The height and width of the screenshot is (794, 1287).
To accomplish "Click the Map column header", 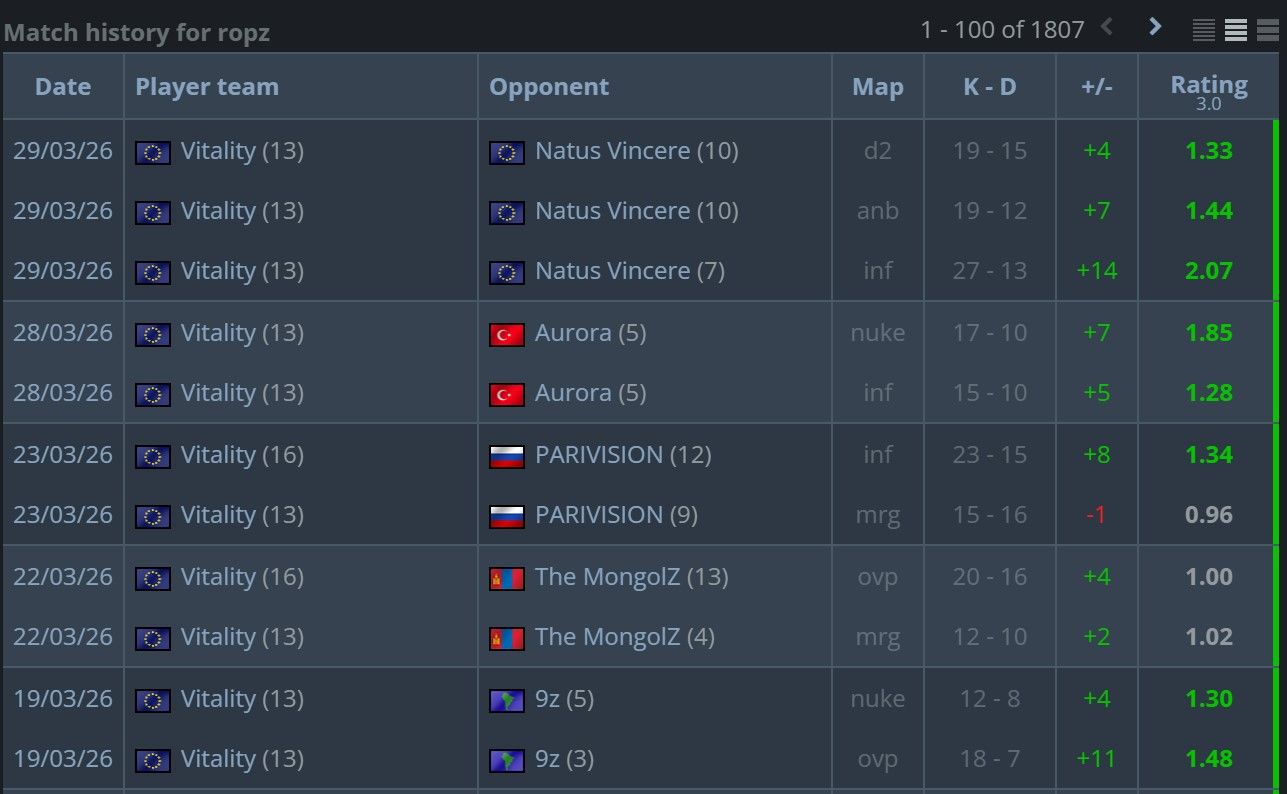I will 877,86.
